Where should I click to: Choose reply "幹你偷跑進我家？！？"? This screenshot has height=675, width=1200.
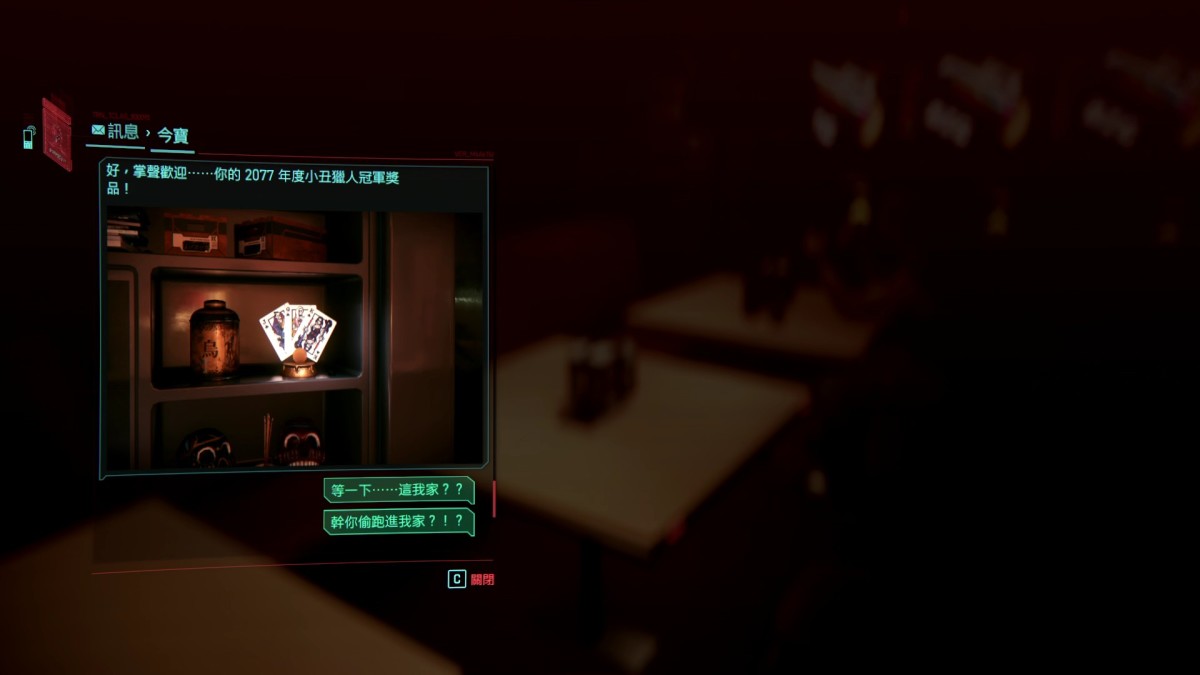click(398, 521)
